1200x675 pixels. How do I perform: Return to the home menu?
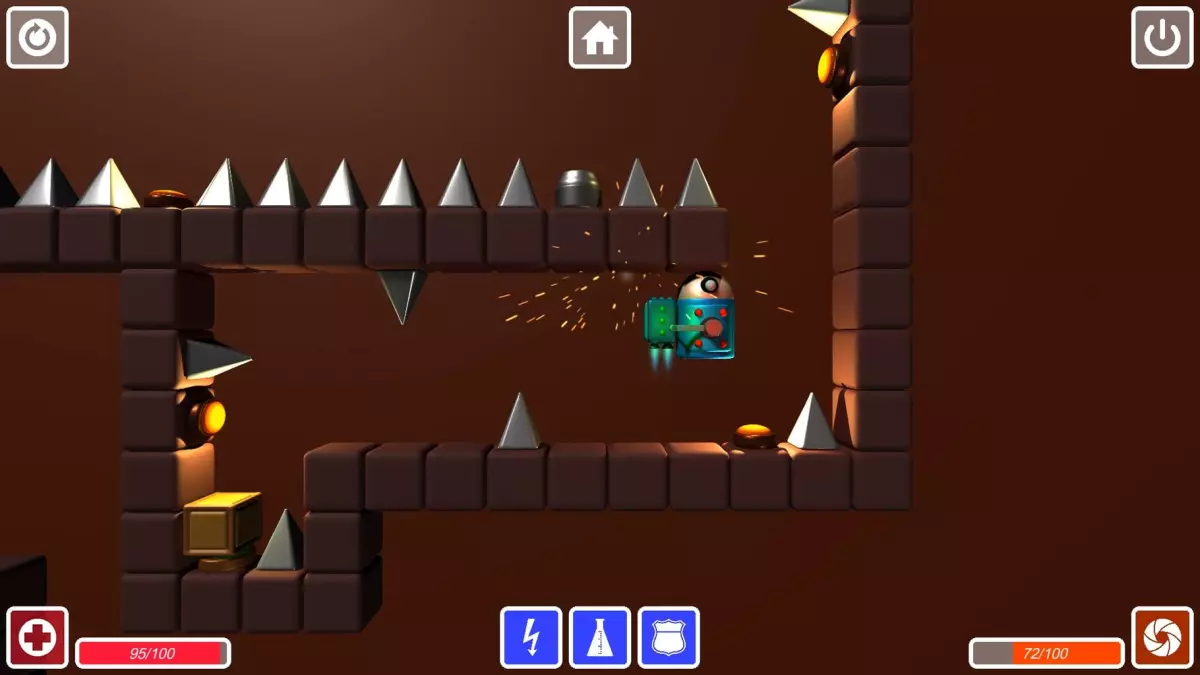[600, 38]
